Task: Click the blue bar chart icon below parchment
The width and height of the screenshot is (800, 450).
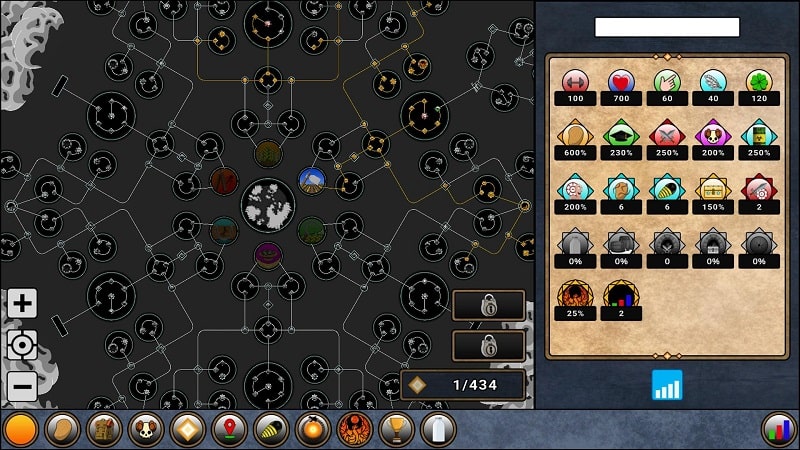Action: pyautogui.click(x=667, y=386)
